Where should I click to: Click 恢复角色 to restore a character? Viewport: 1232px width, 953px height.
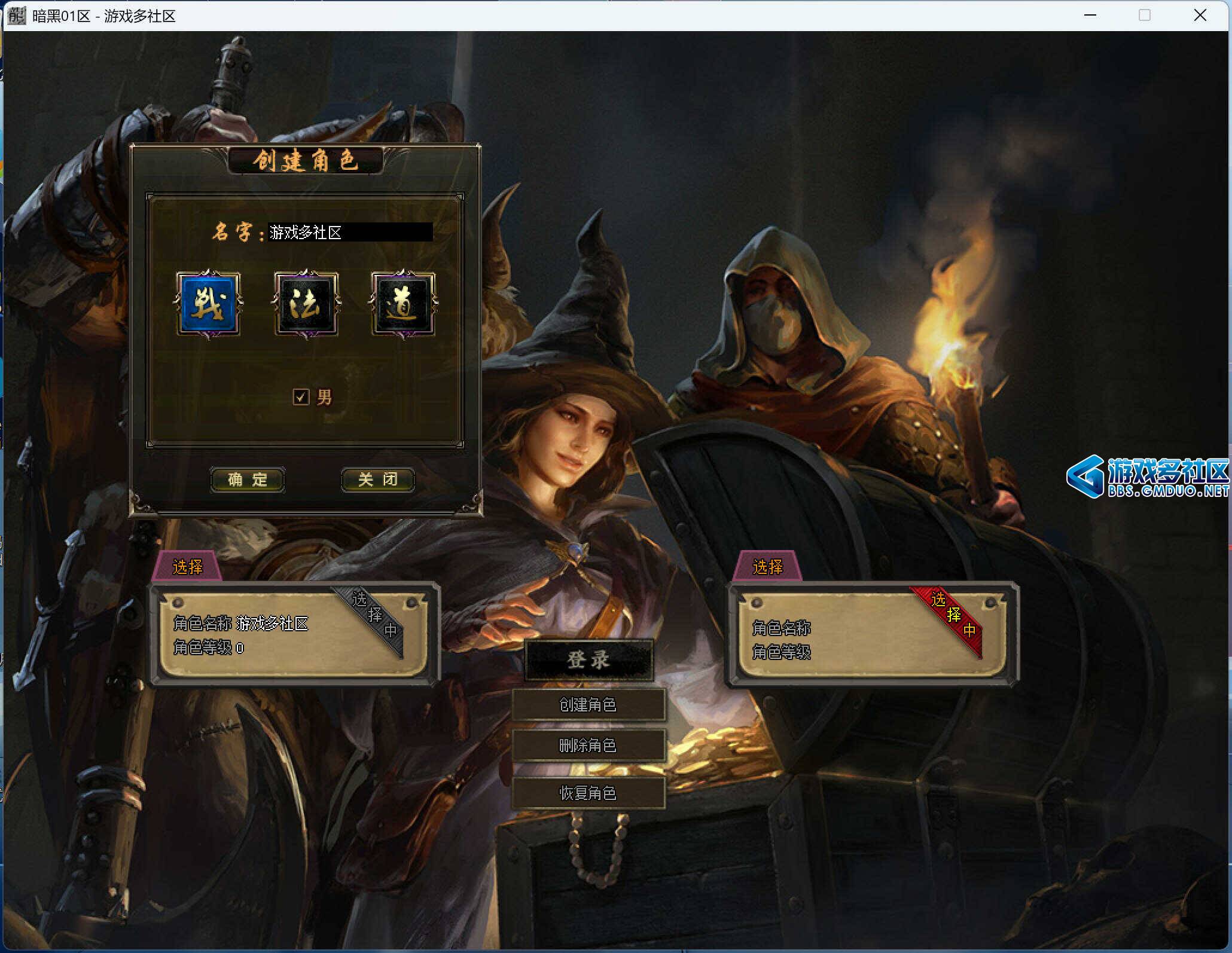tap(588, 793)
